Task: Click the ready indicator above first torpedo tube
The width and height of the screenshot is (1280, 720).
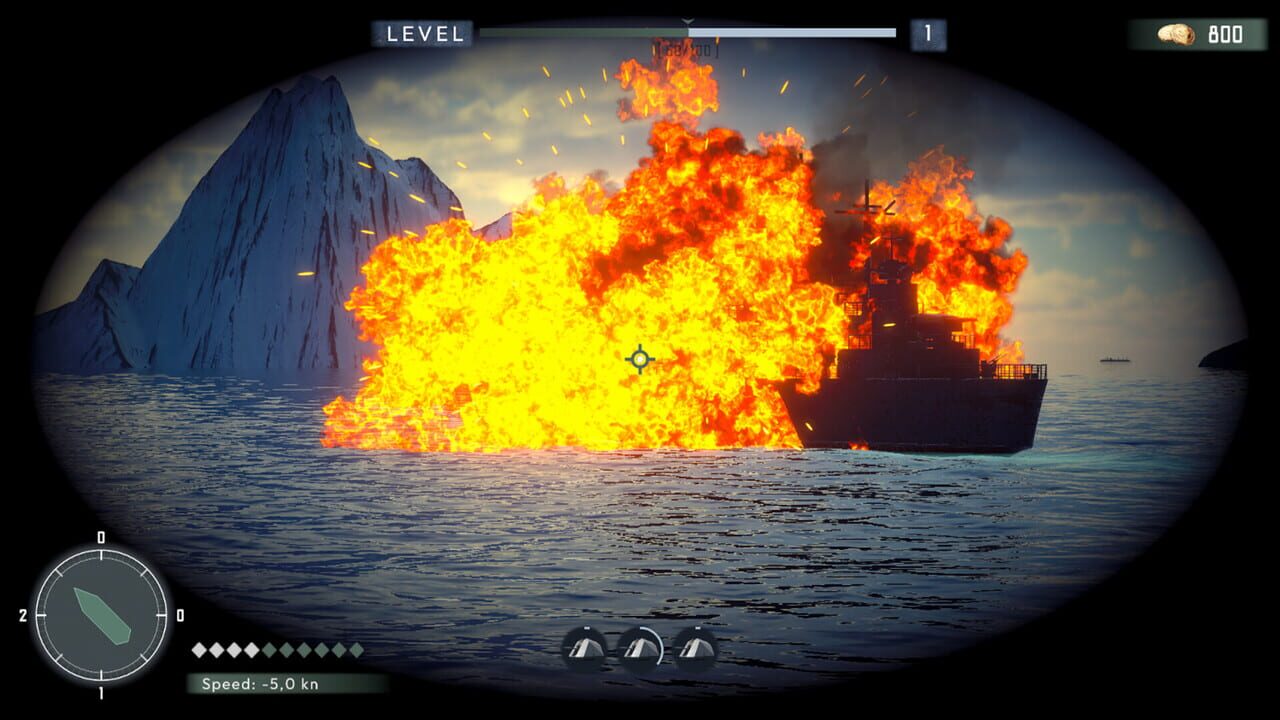Action: click(586, 627)
